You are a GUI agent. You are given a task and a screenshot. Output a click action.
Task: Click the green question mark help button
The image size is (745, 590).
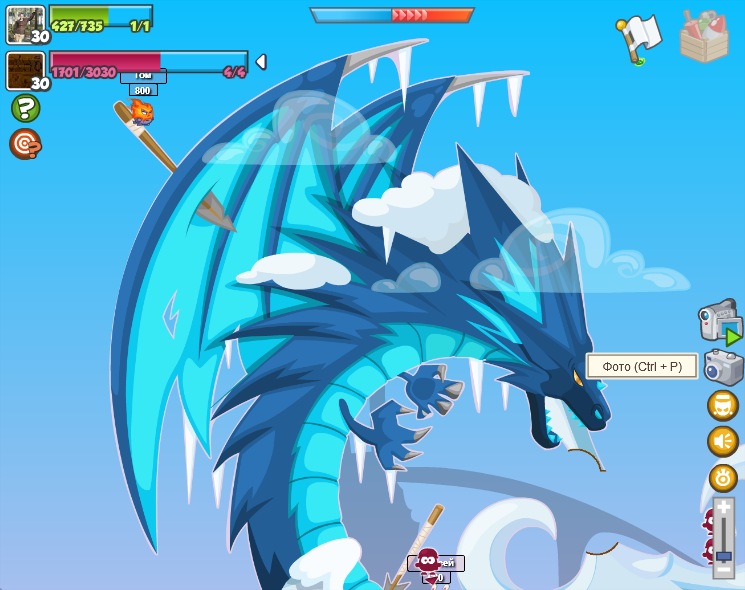pyautogui.click(x=25, y=108)
